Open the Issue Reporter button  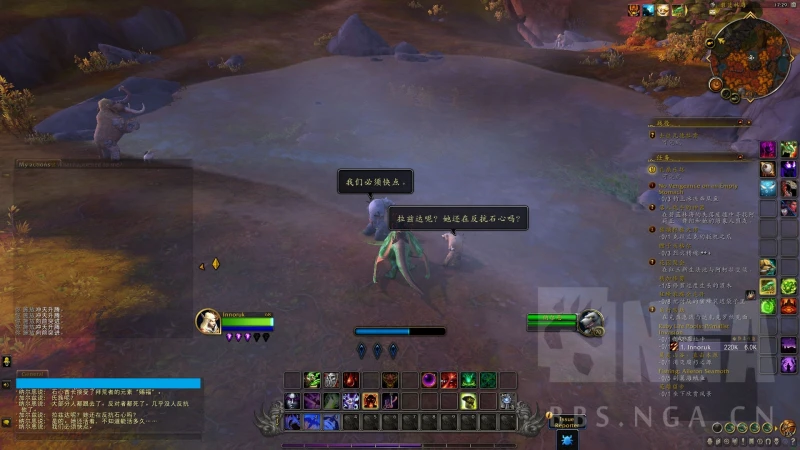[x=568, y=420]
